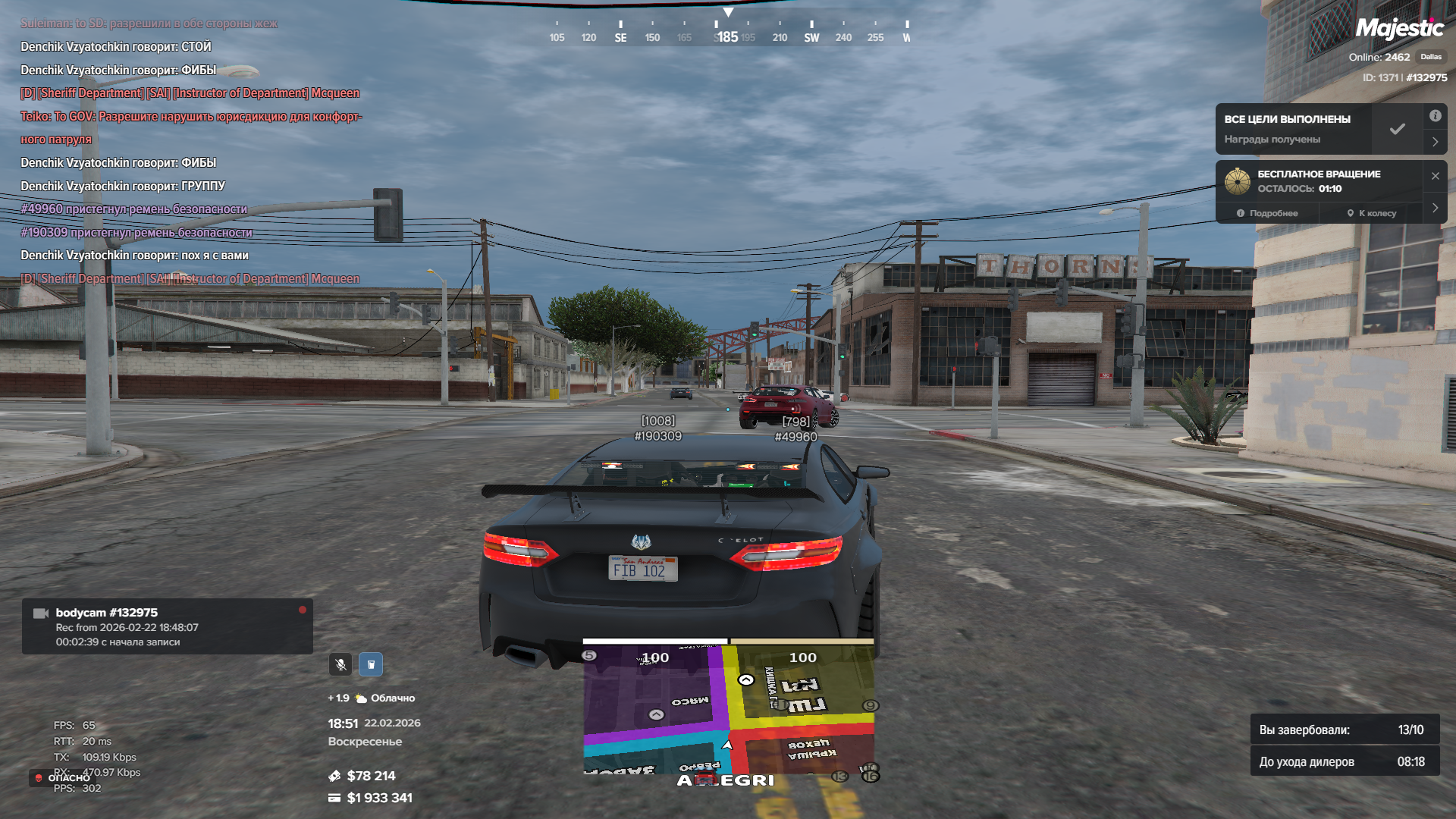This screenshot has height=819, width=1456.
Task: Click the completed goals checkmark
Action: (x=1397, y=129)
